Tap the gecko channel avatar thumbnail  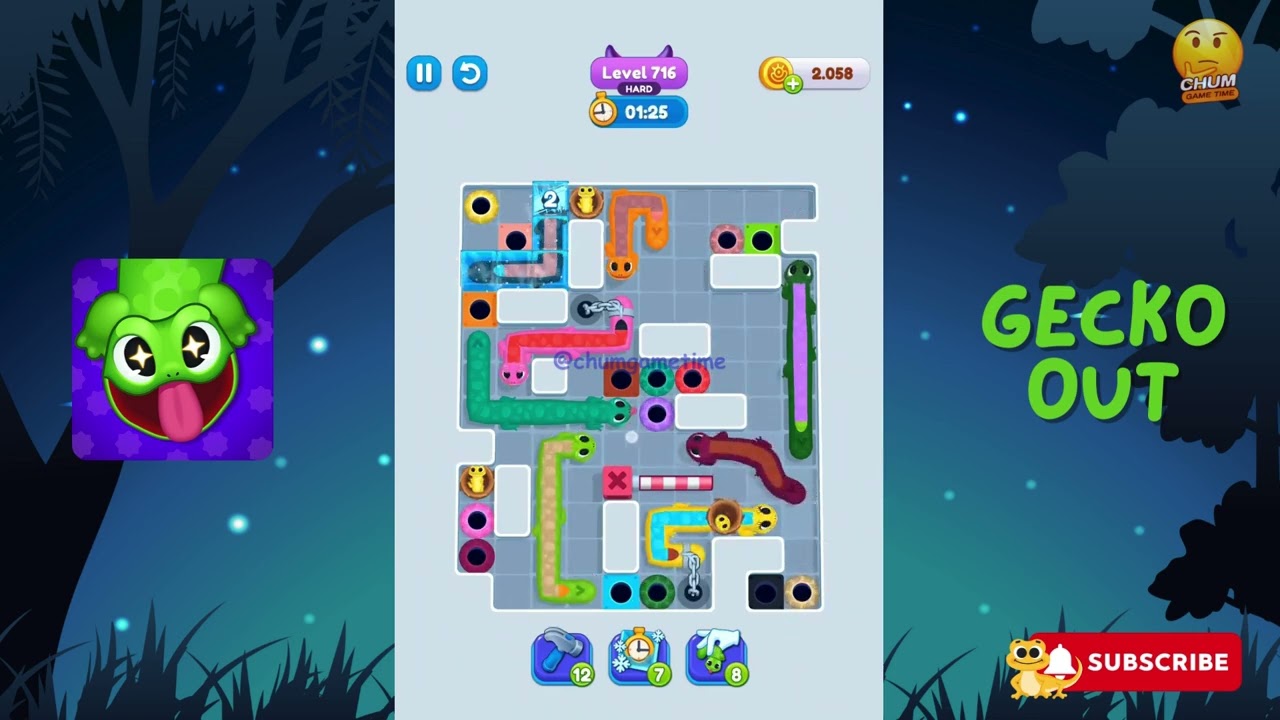click(x=172, y=357)
